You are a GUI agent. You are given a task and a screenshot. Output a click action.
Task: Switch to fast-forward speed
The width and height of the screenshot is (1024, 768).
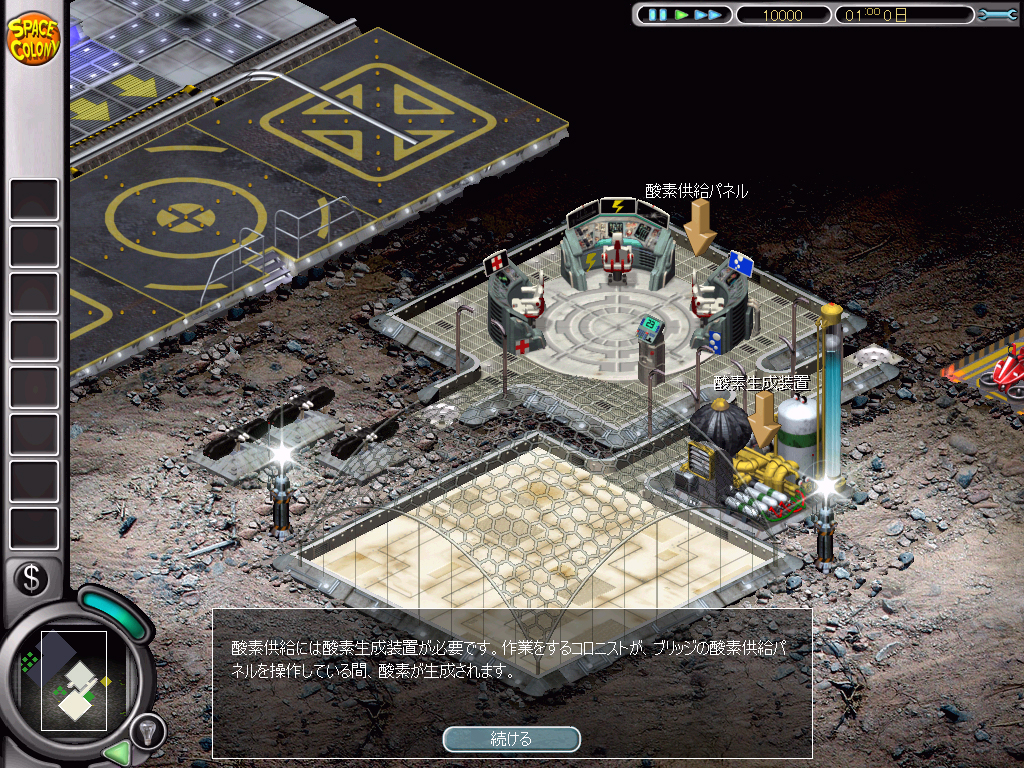pyautogui.click(x=709, y=15)
